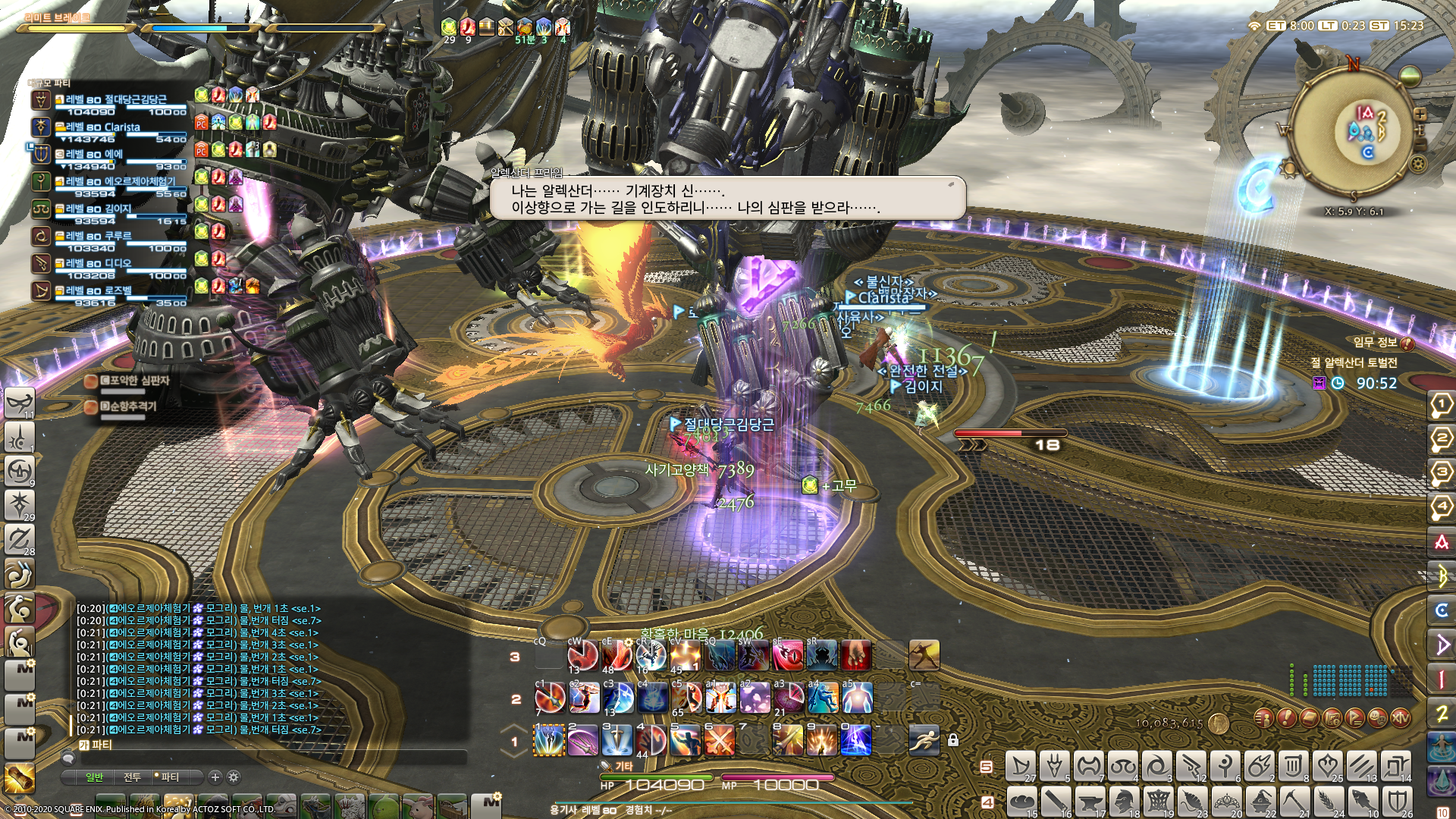Open the social smiley-faces icon
Viewport: 1456px width, 819px height.
click(x=1377, y=718)
